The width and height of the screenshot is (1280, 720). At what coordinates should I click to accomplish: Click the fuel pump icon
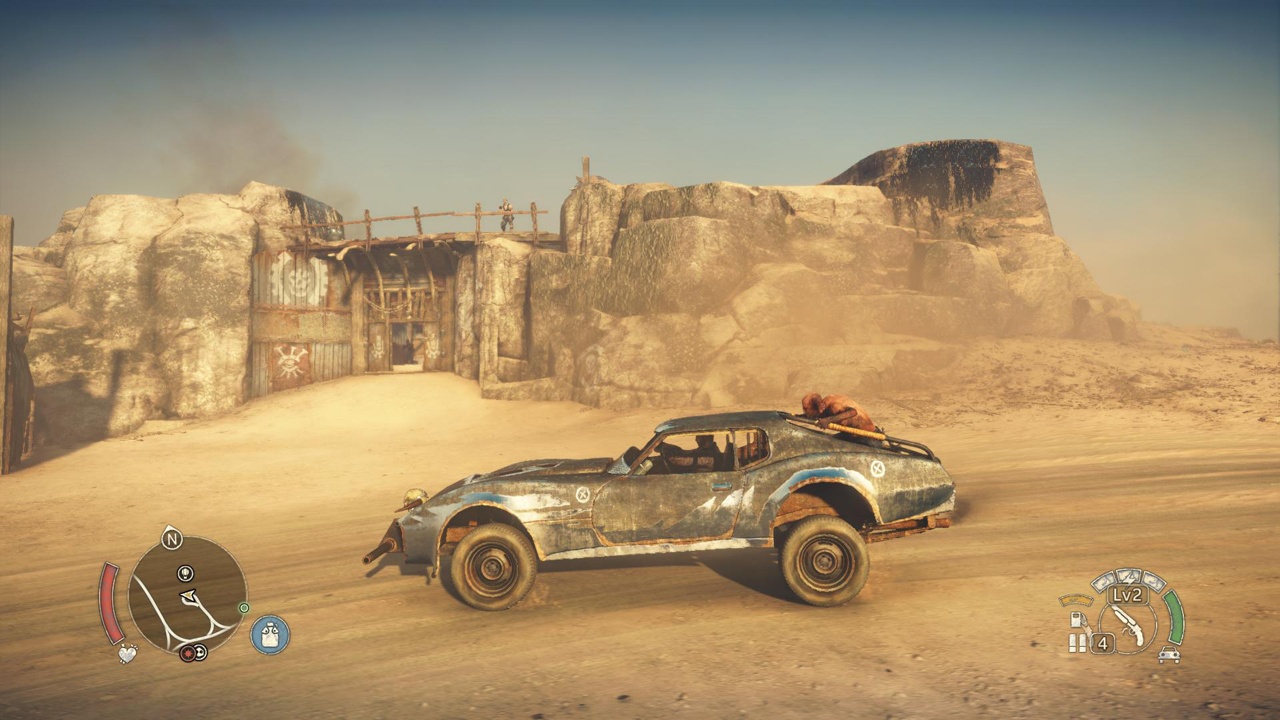(1076, 620)
